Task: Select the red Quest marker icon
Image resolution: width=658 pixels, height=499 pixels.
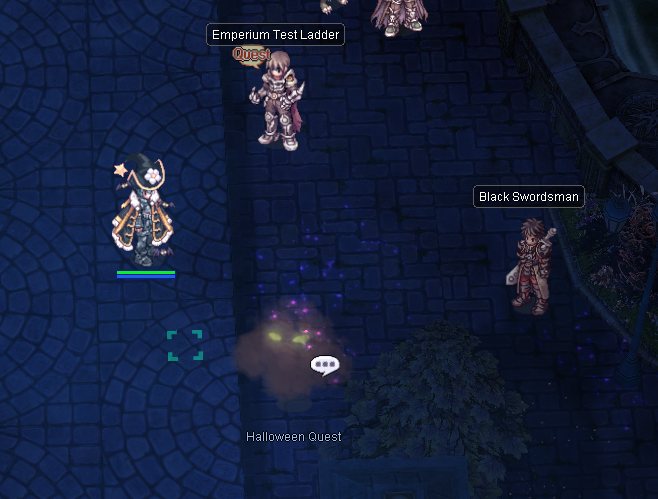Action: click(251, 54)
